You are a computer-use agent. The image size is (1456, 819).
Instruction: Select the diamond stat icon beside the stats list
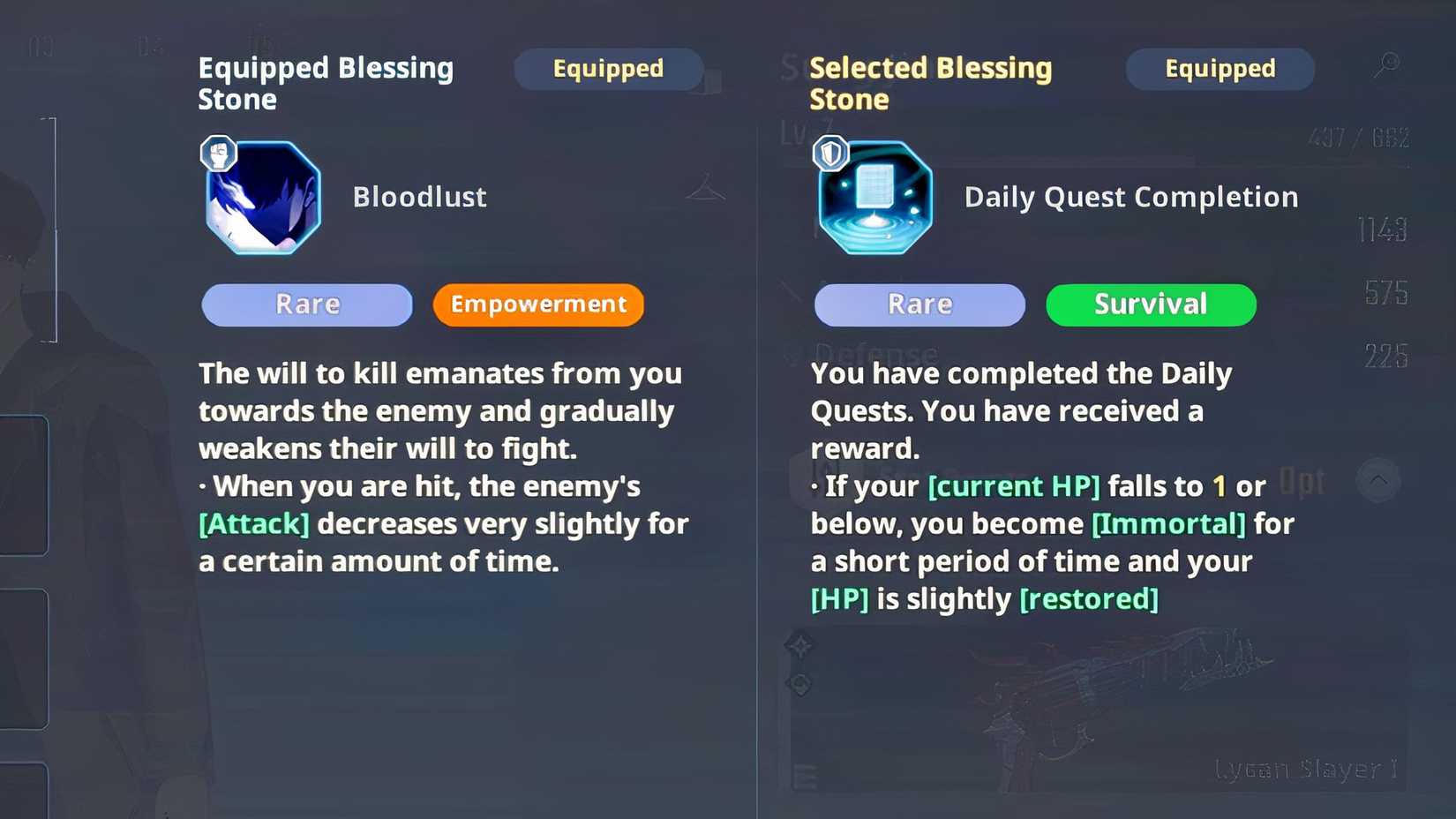(799, 646)
